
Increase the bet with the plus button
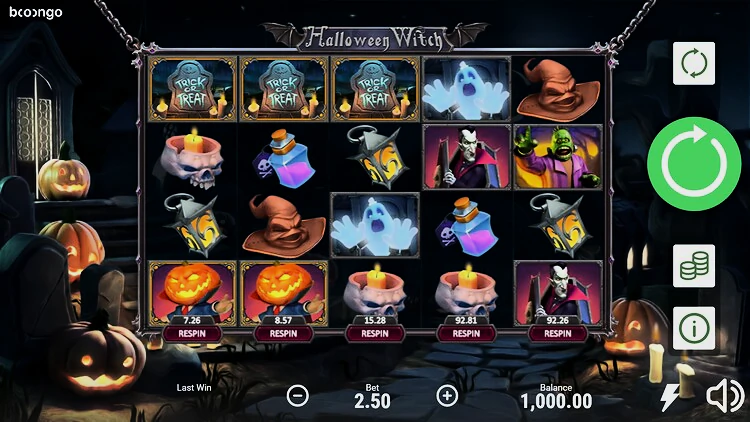click(x=447, y=395)
